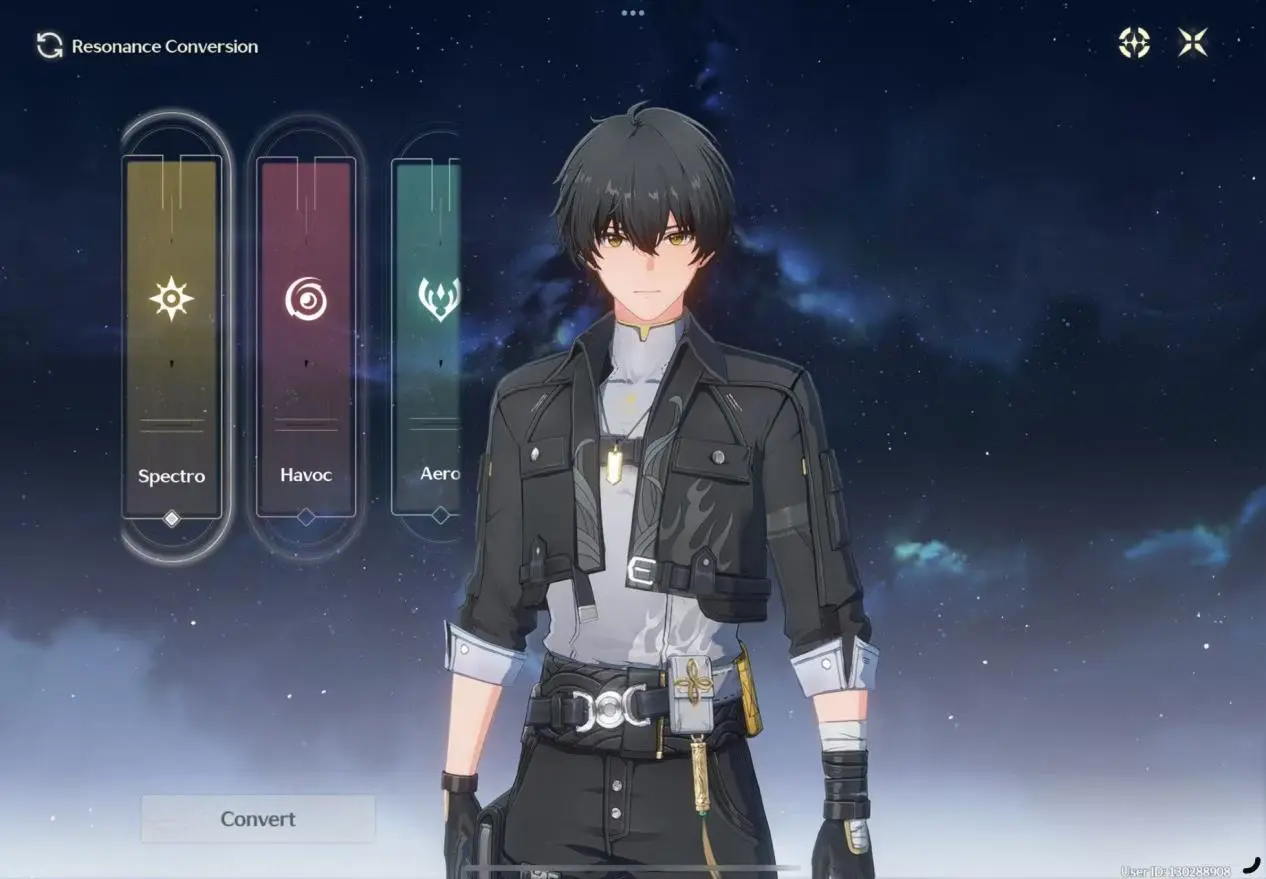Click the Resonance Conversion title icon
Screen dimensions: 1266x879
49,46
